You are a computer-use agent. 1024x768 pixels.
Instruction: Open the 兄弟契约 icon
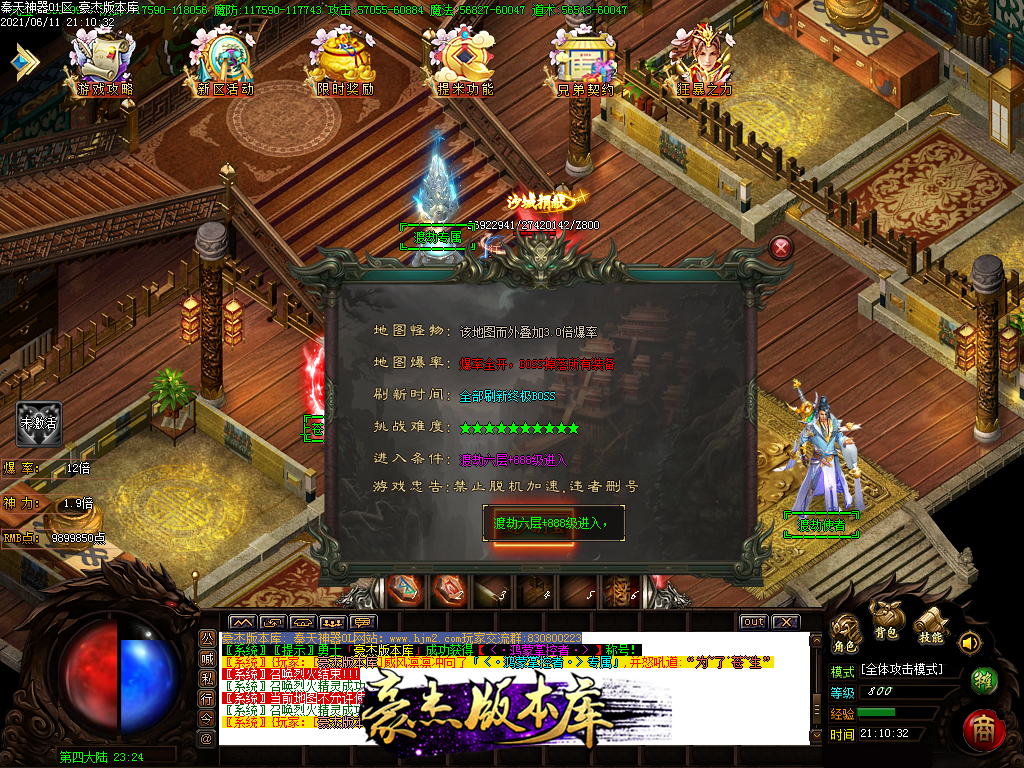tap(585, 62)
